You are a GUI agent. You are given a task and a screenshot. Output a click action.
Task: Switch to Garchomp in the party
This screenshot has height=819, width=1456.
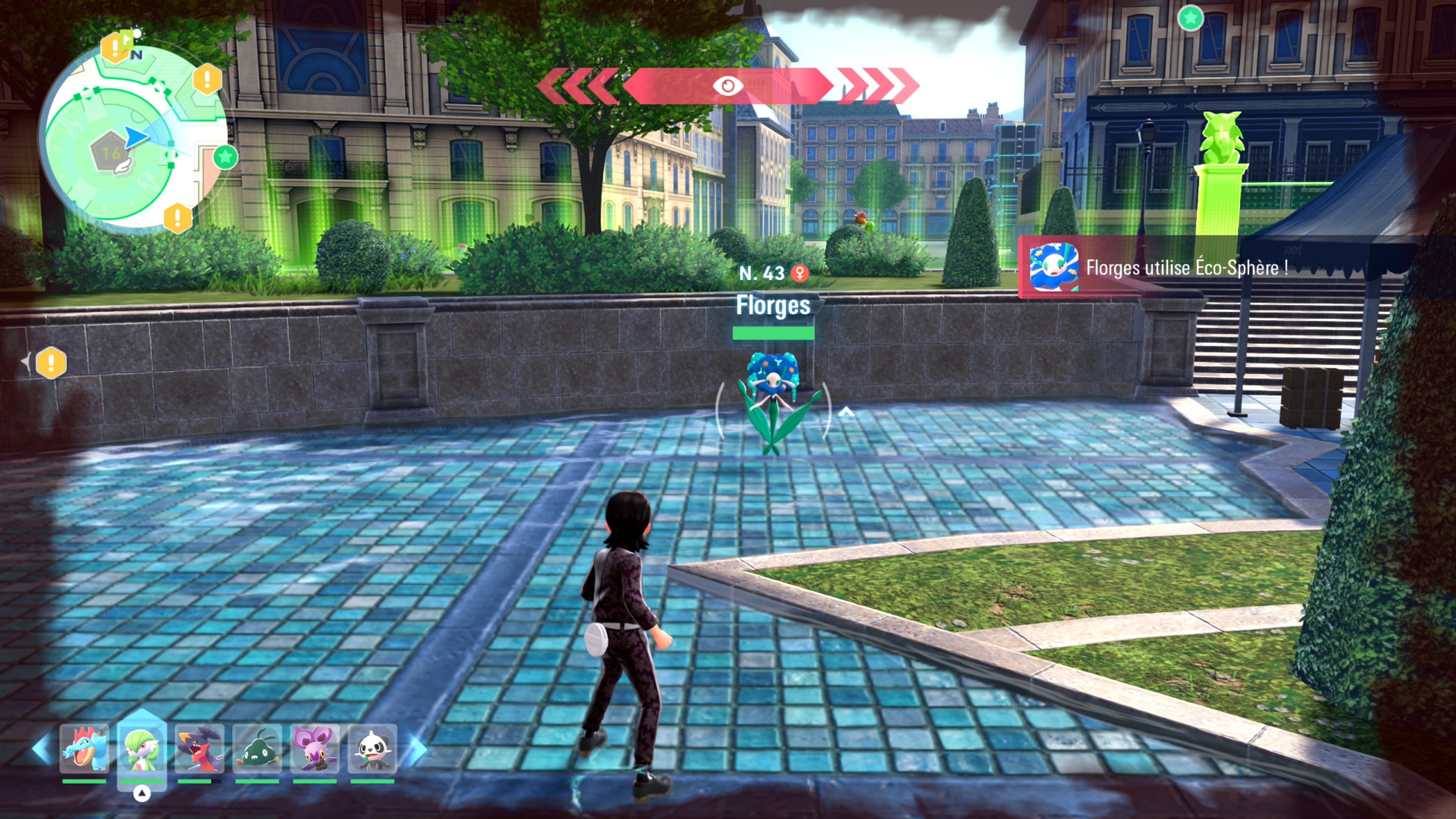pyautogui.click(x=199, y=748)
